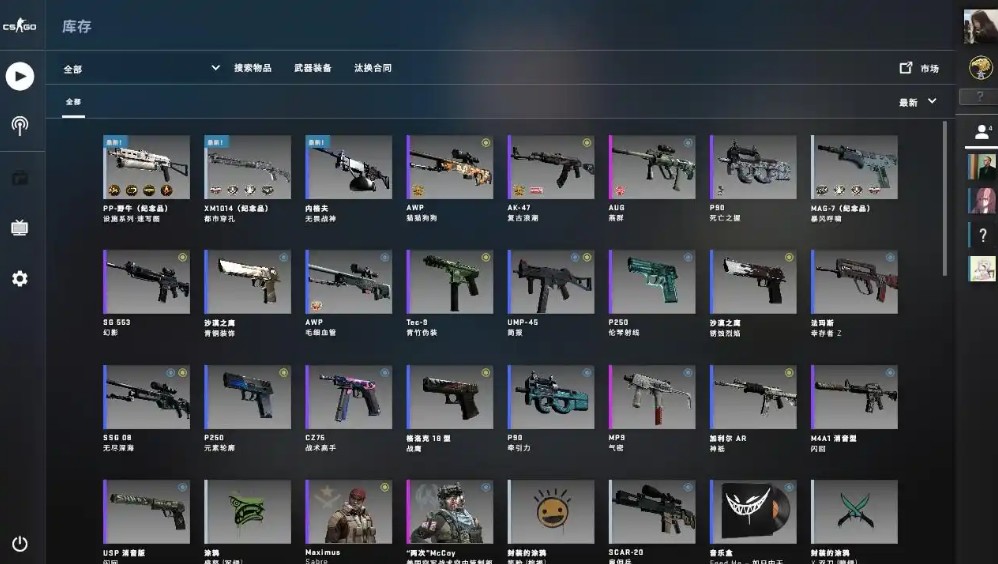Open the watch TV icon
This screenshot has height=564, width=998.
20,228
